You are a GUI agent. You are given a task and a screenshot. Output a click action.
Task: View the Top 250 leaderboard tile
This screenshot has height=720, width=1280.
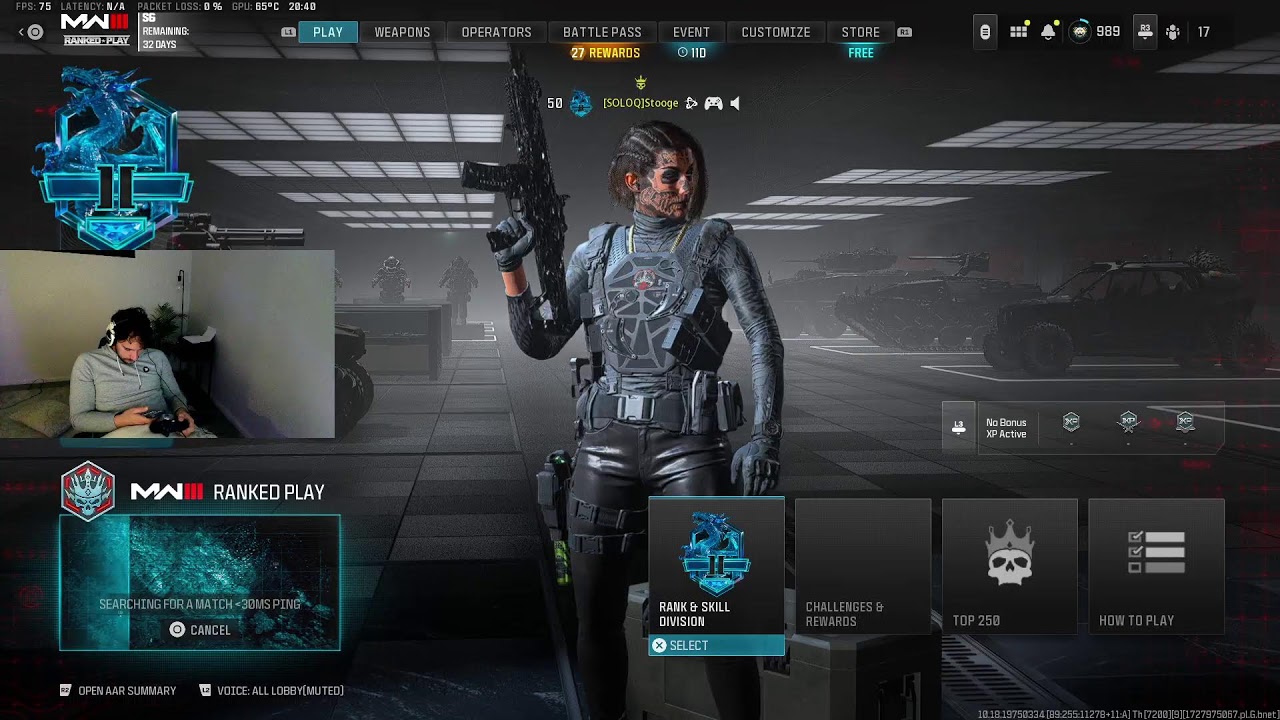(1009, 566)
